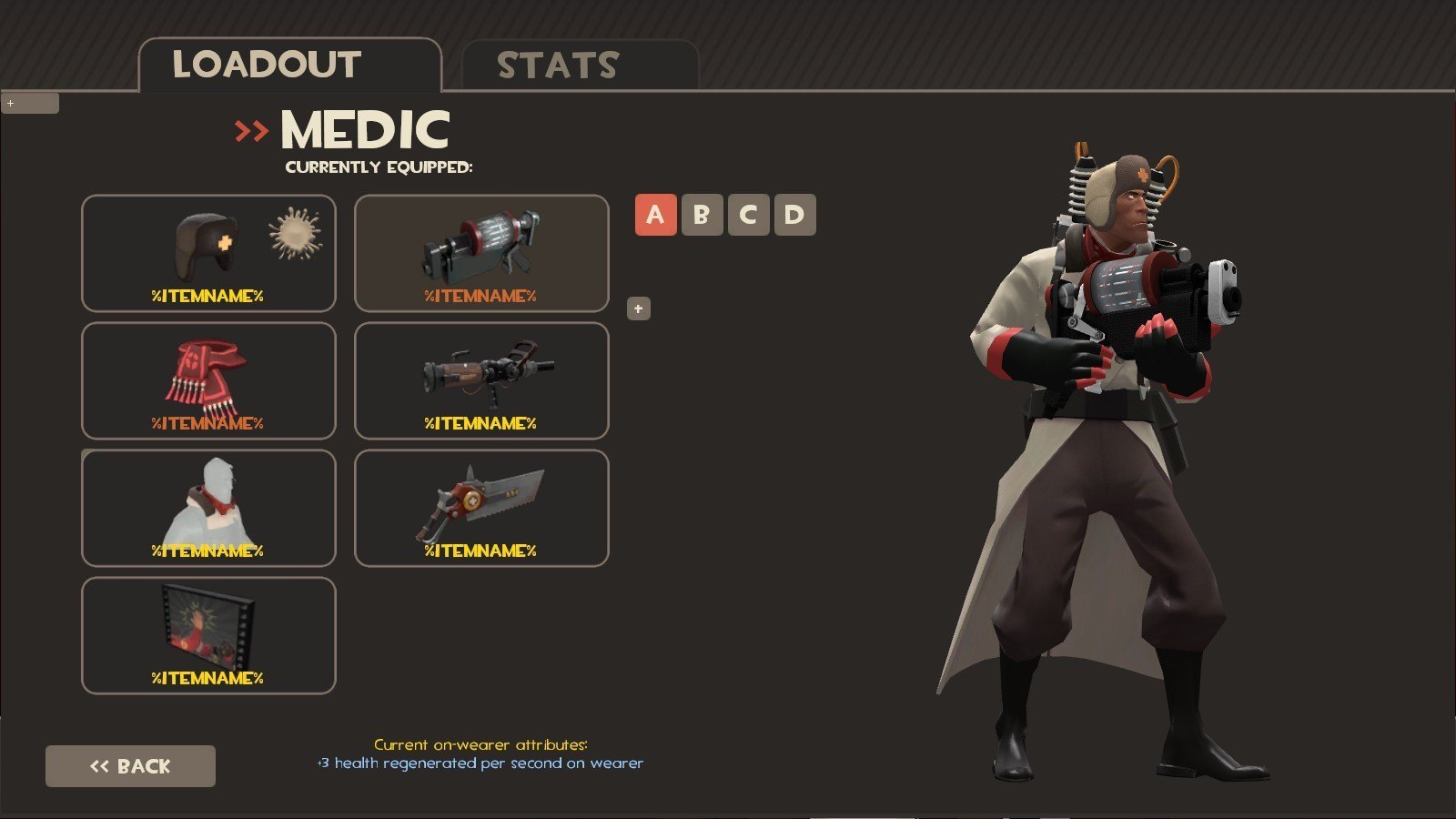Select loadout preset D
1456x819 pixels.
click(x=794, y=215)
